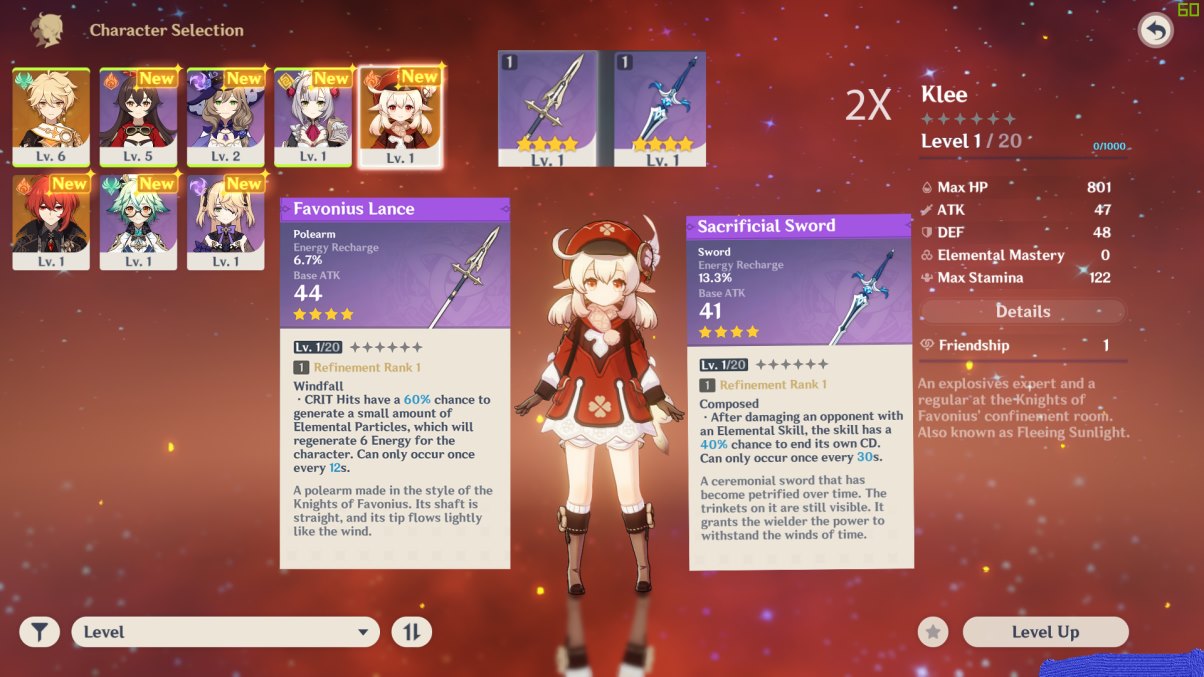Select Aether, the Lv. 6 character portrait
This screenshot has height=677, width=1204.
click(51, 115)
